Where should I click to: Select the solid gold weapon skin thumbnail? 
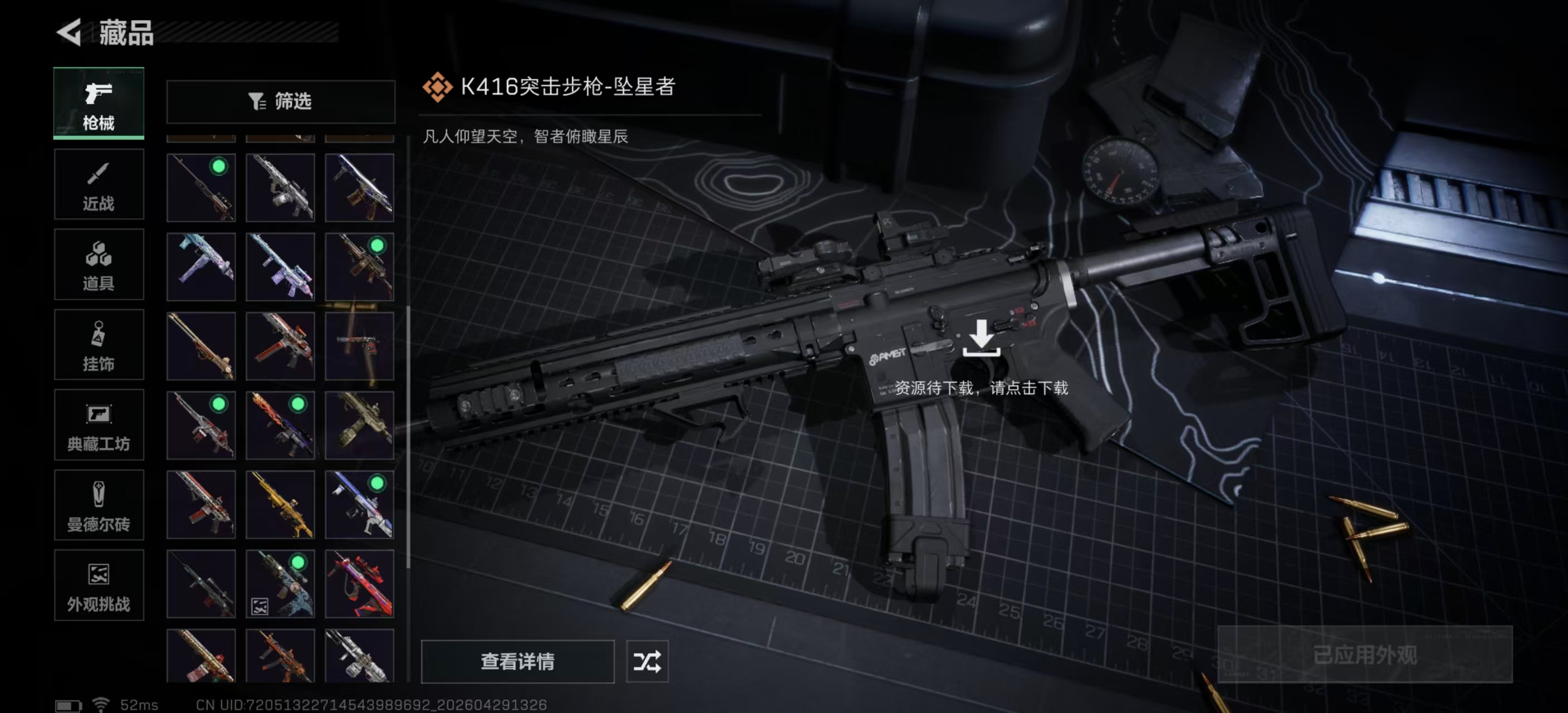pyautogui.click(x=281, y=505)
